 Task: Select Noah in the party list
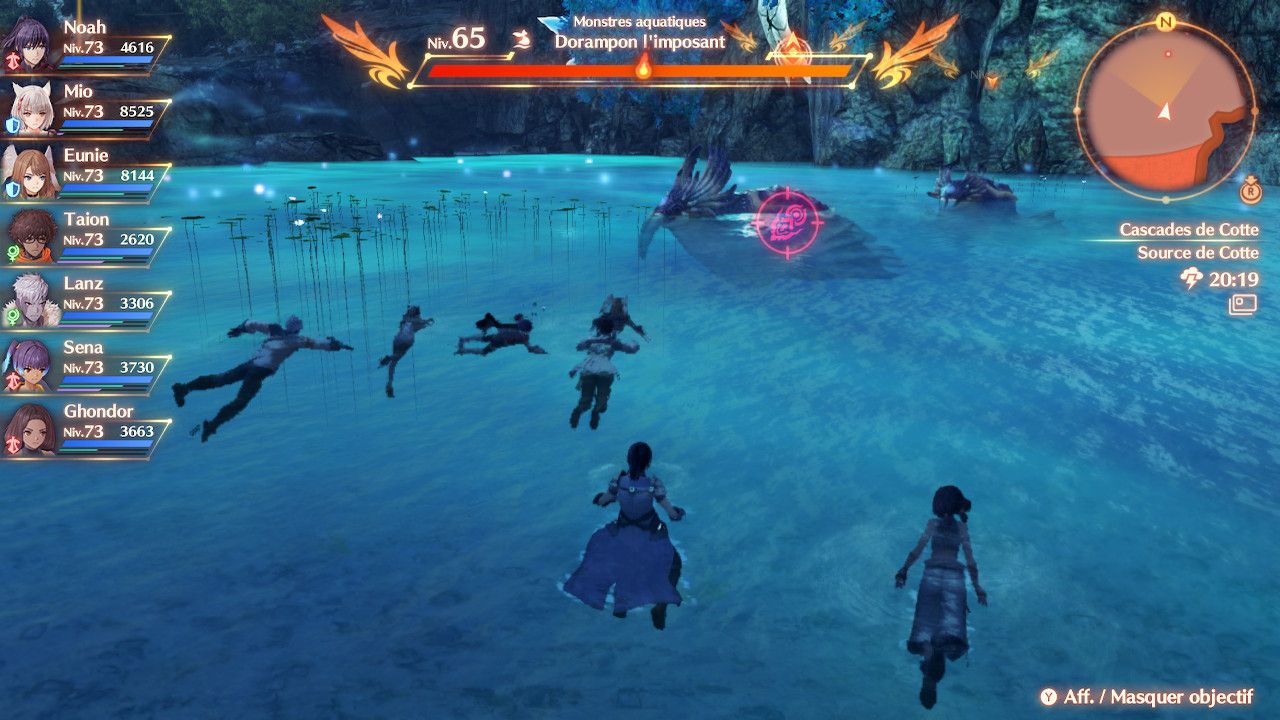coord(85,44)
